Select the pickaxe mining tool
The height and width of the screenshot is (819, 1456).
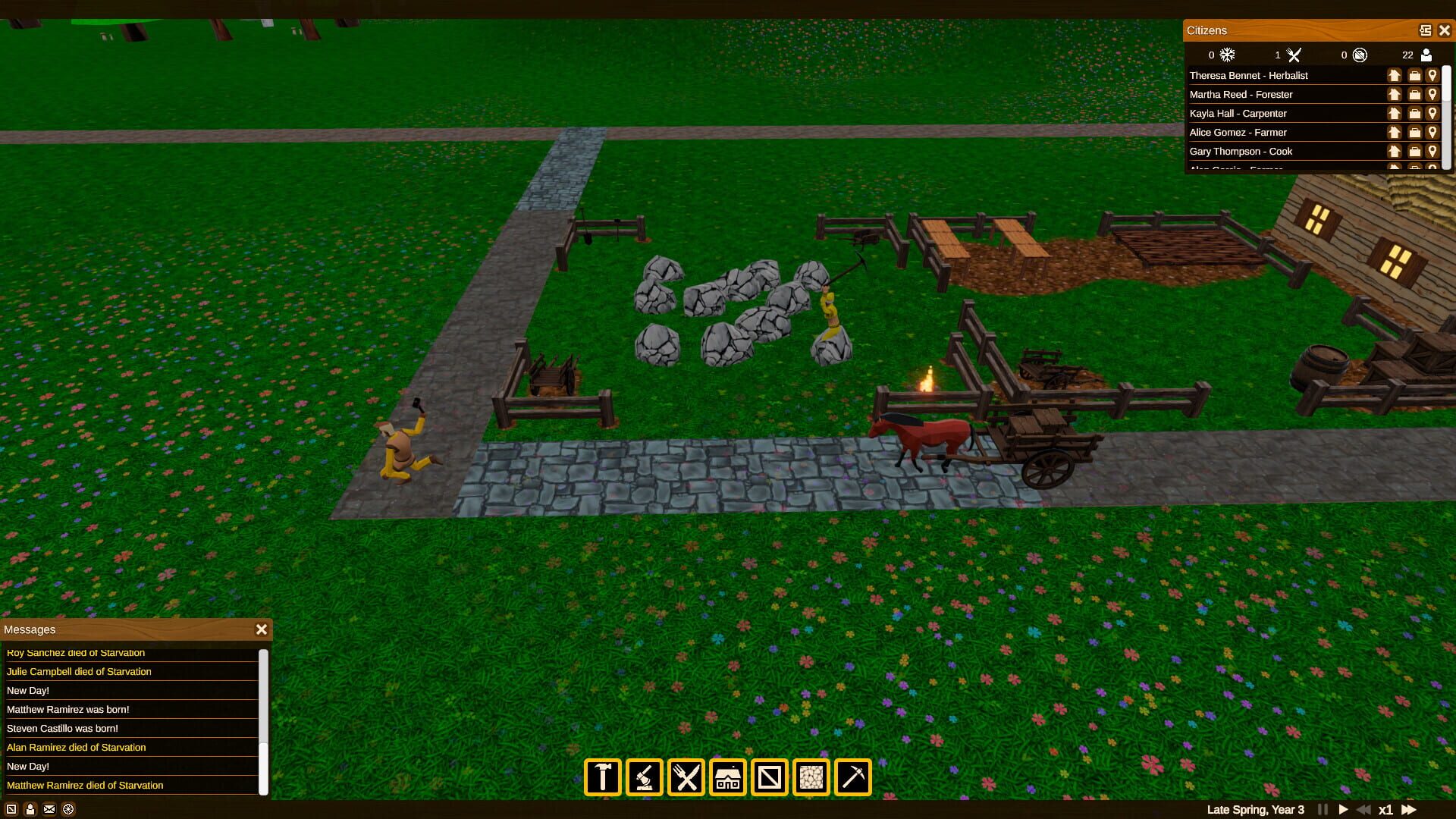[x=852, y=777]
